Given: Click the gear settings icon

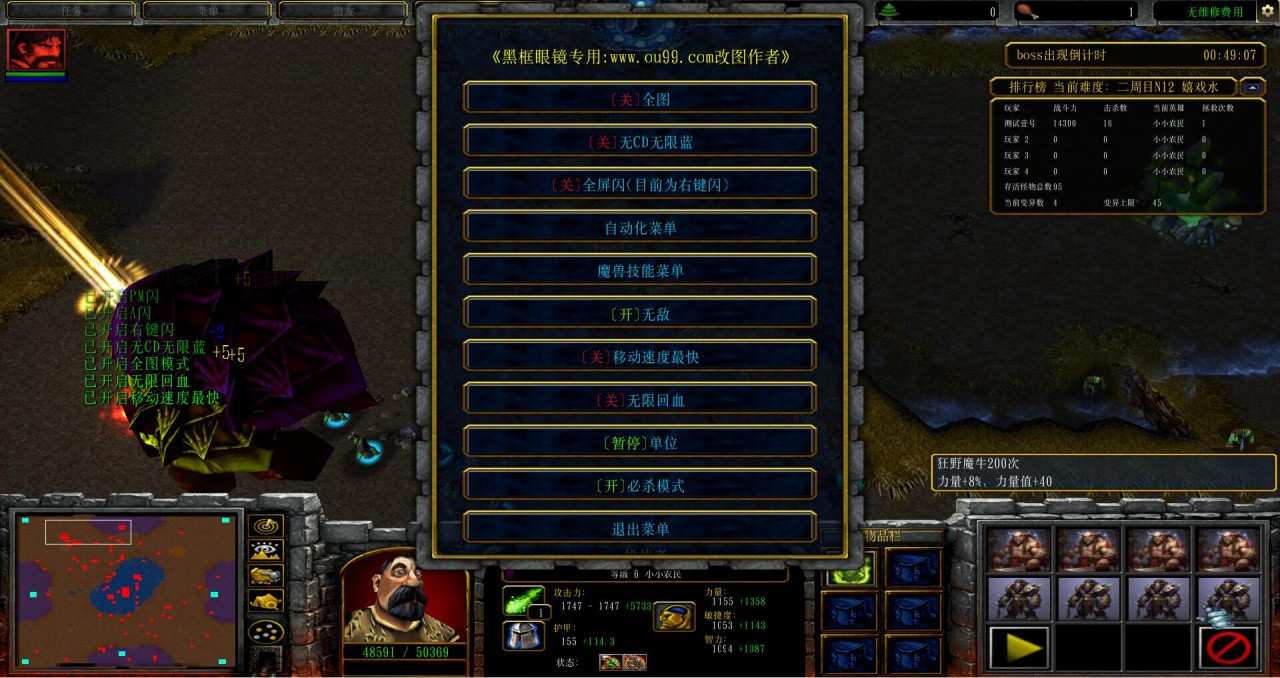Looking at the screenshot, I should pyautogui.click(x=1266, y=11).
